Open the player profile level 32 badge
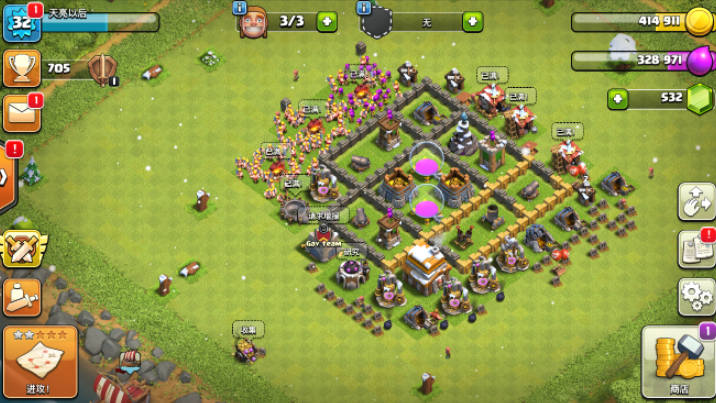The height and width of the screenshot is (403, 716). pyautogui.click(x=19, y=22)
